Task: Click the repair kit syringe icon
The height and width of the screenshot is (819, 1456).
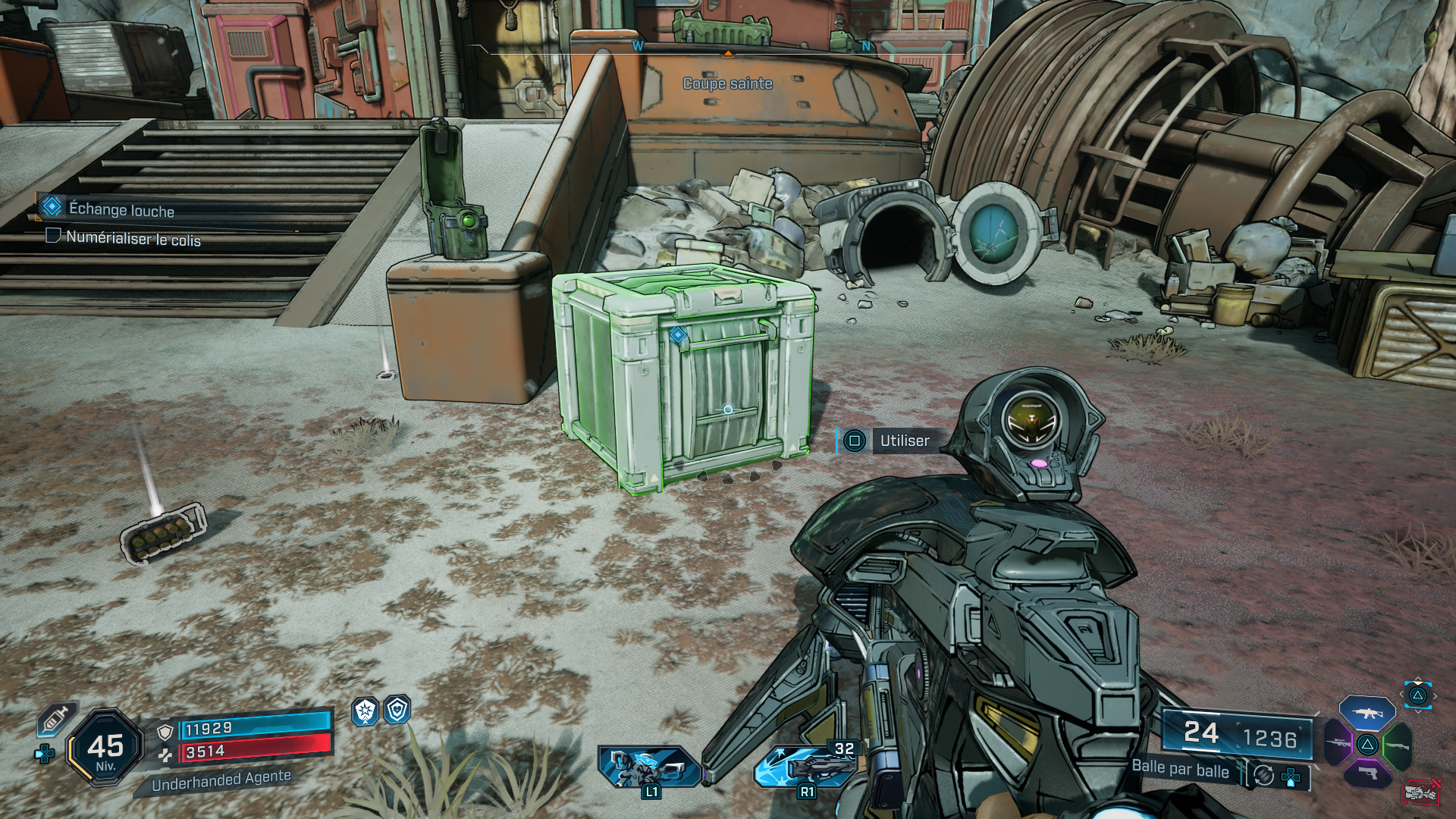Action: (58, 717)
